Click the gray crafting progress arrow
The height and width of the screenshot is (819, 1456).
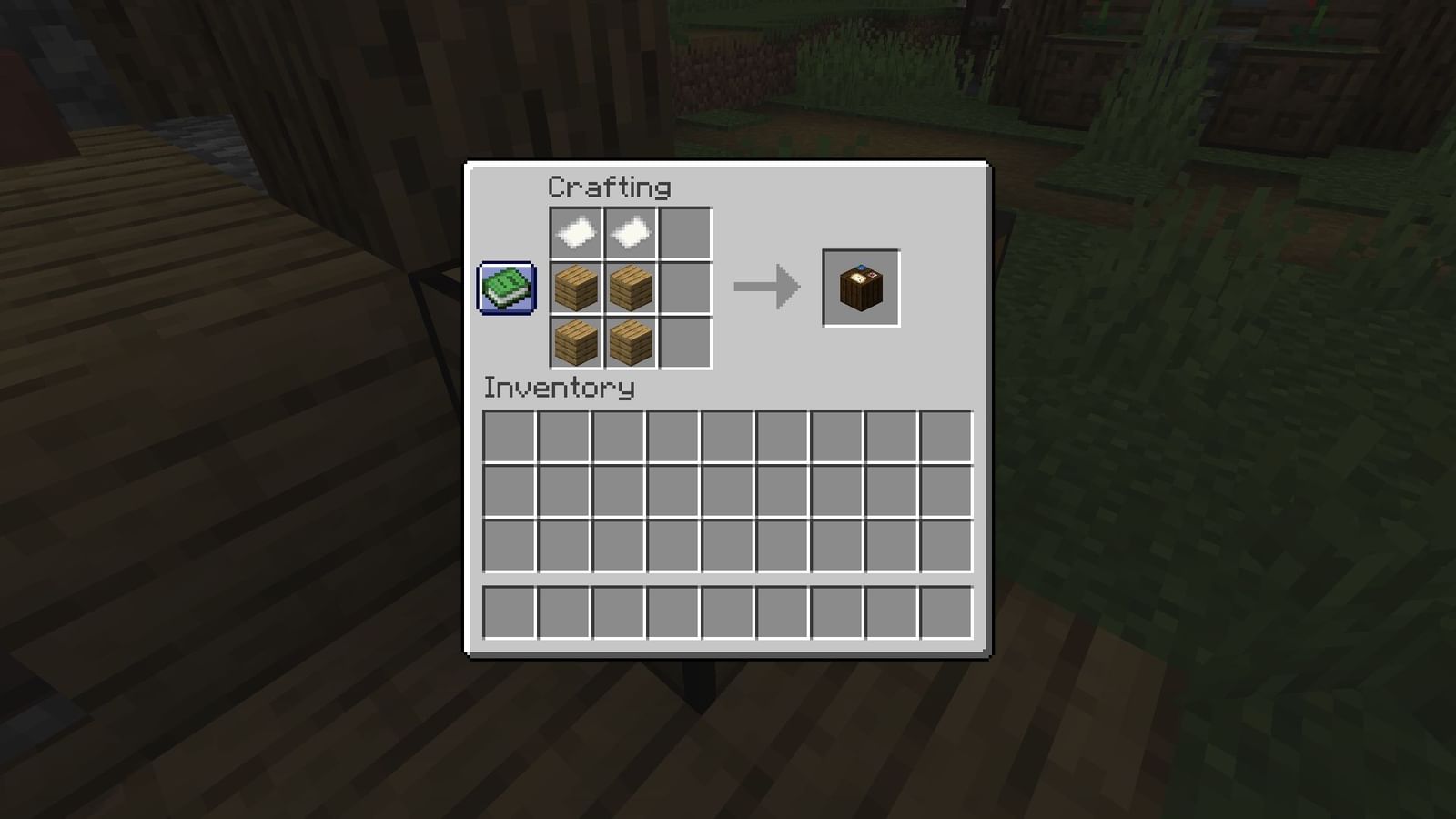tap(764, 288)
